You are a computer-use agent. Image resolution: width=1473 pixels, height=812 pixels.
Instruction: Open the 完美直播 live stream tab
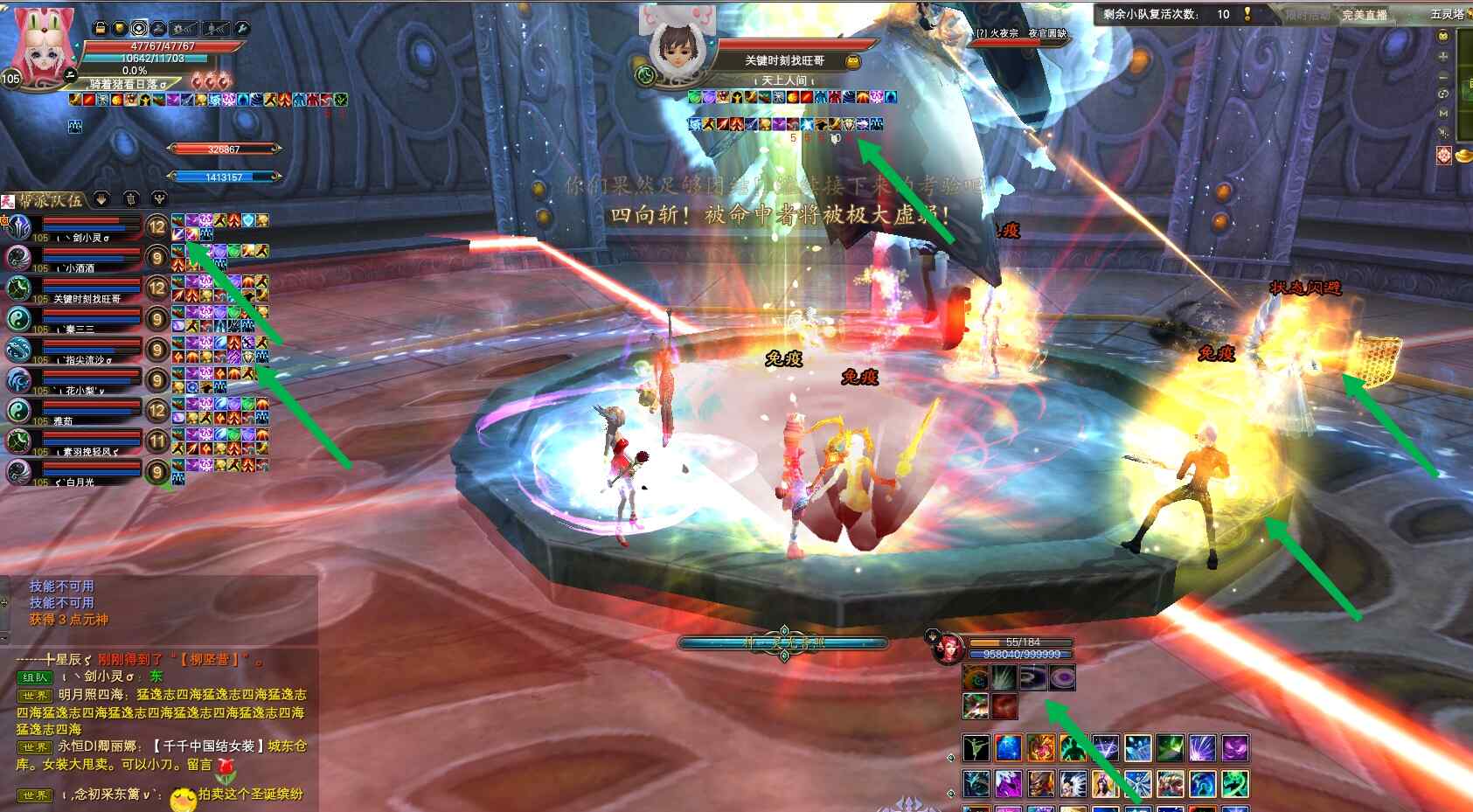point(1364,15)
